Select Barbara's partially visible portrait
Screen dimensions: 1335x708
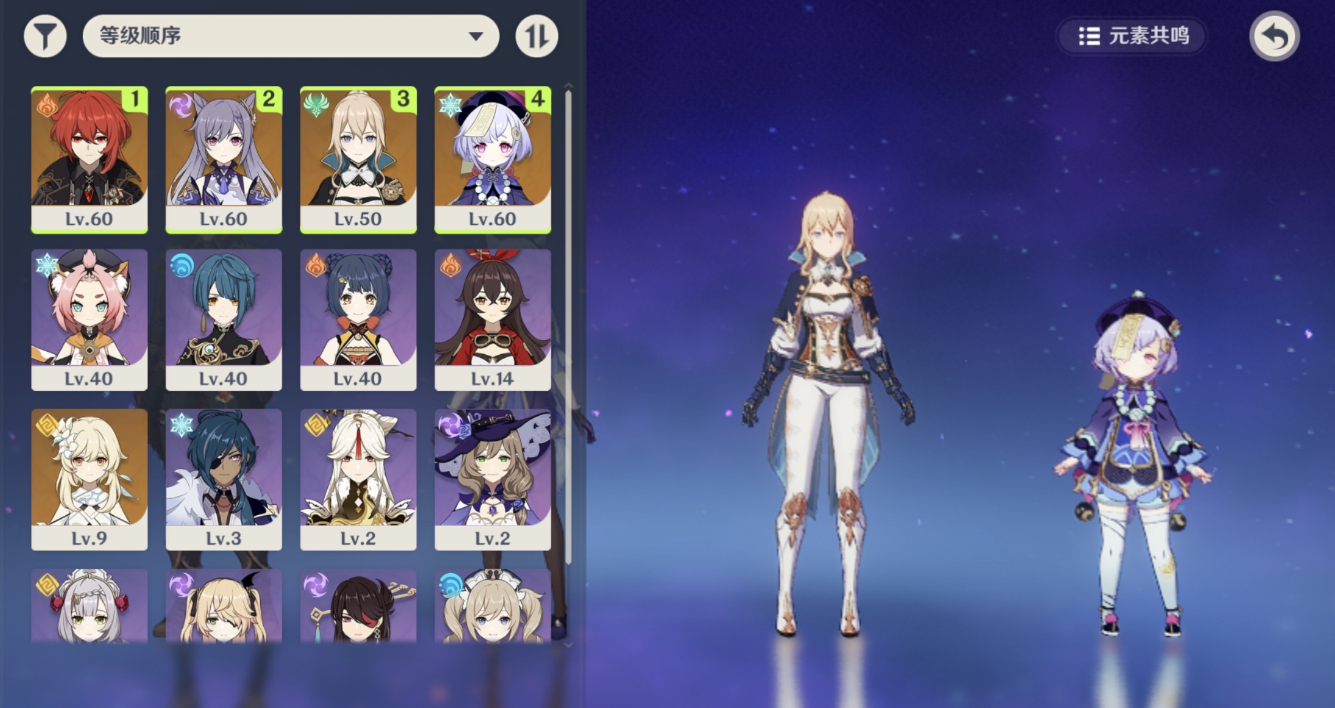click(x=492, y=606)
